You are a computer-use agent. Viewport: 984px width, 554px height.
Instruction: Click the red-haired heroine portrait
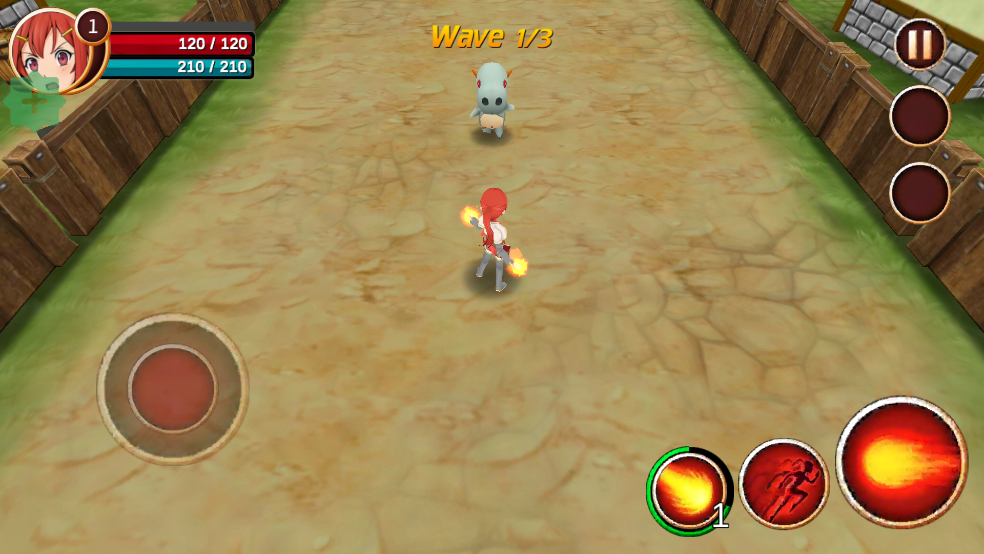[50, 50]
